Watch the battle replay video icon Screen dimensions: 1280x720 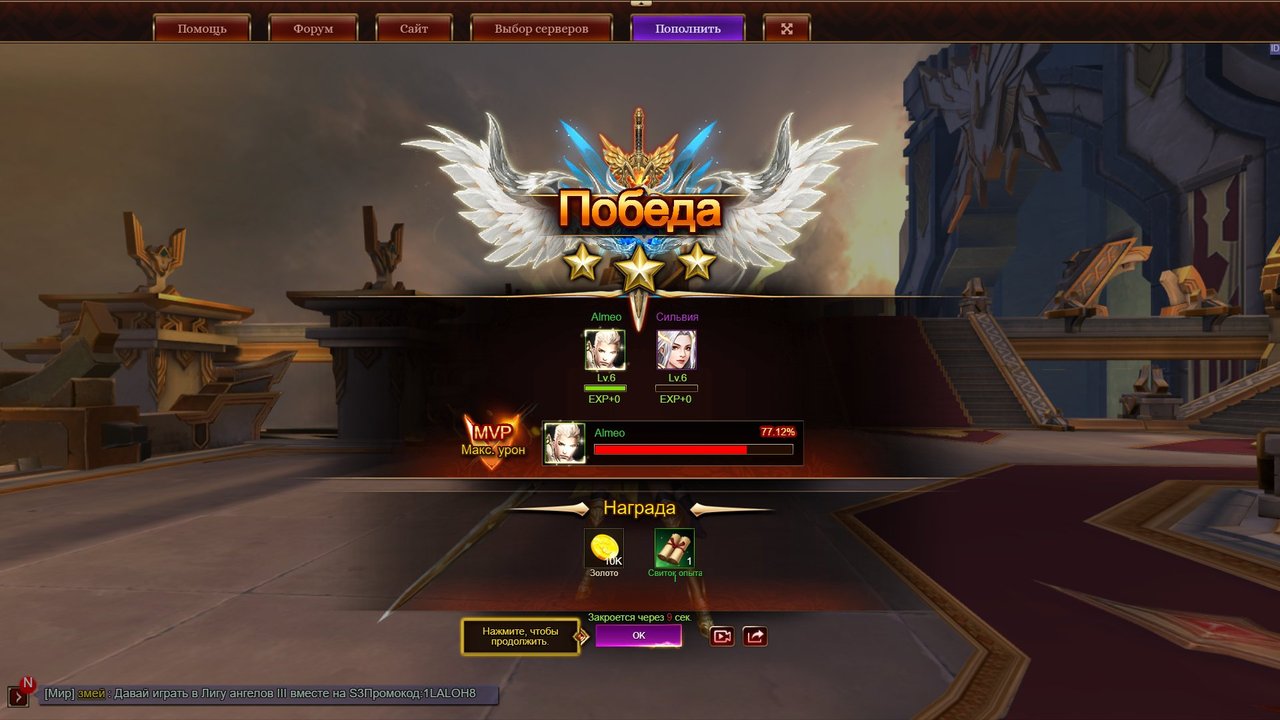[x=722, y=636]
